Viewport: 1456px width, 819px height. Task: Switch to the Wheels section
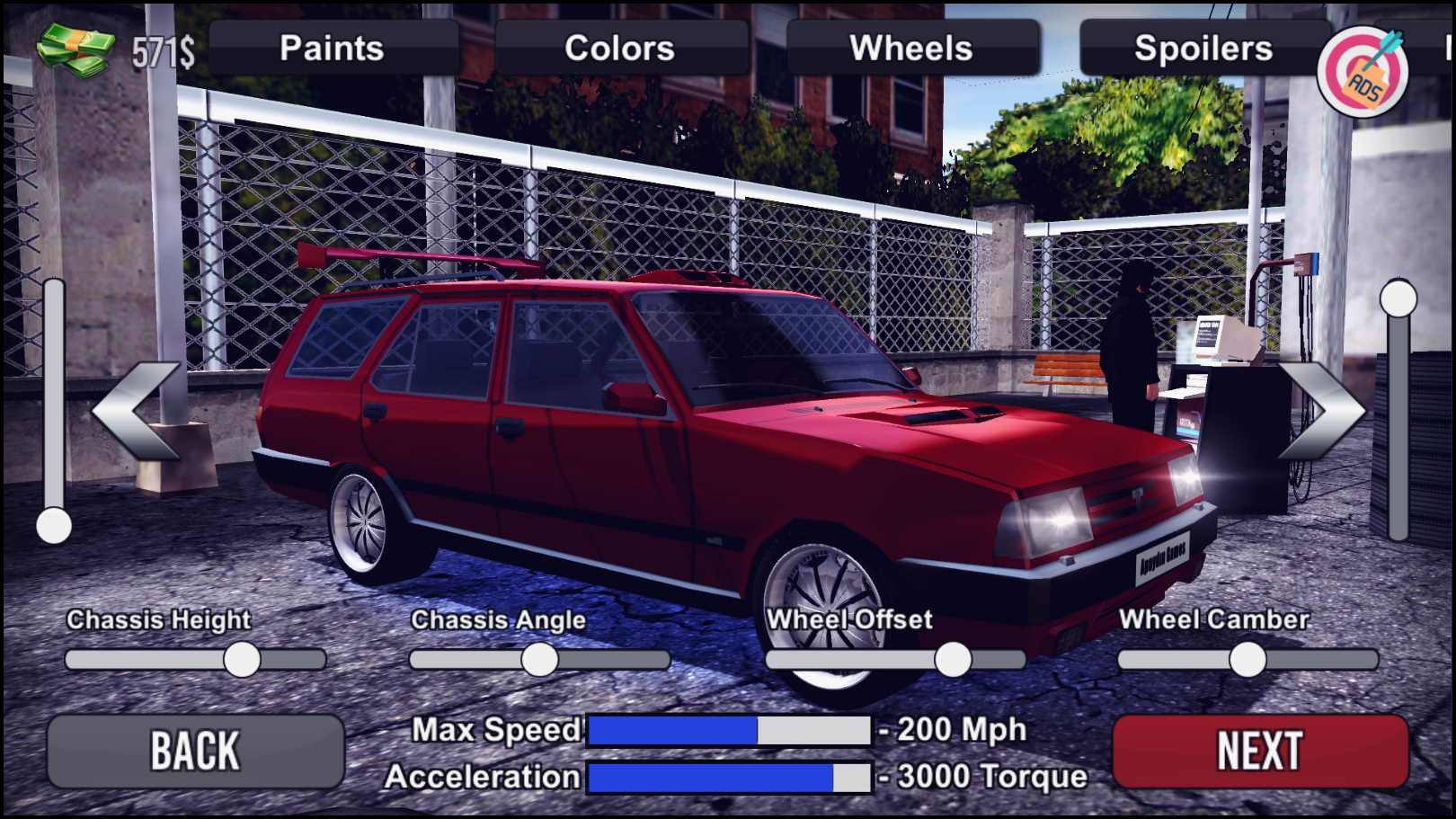910,49
